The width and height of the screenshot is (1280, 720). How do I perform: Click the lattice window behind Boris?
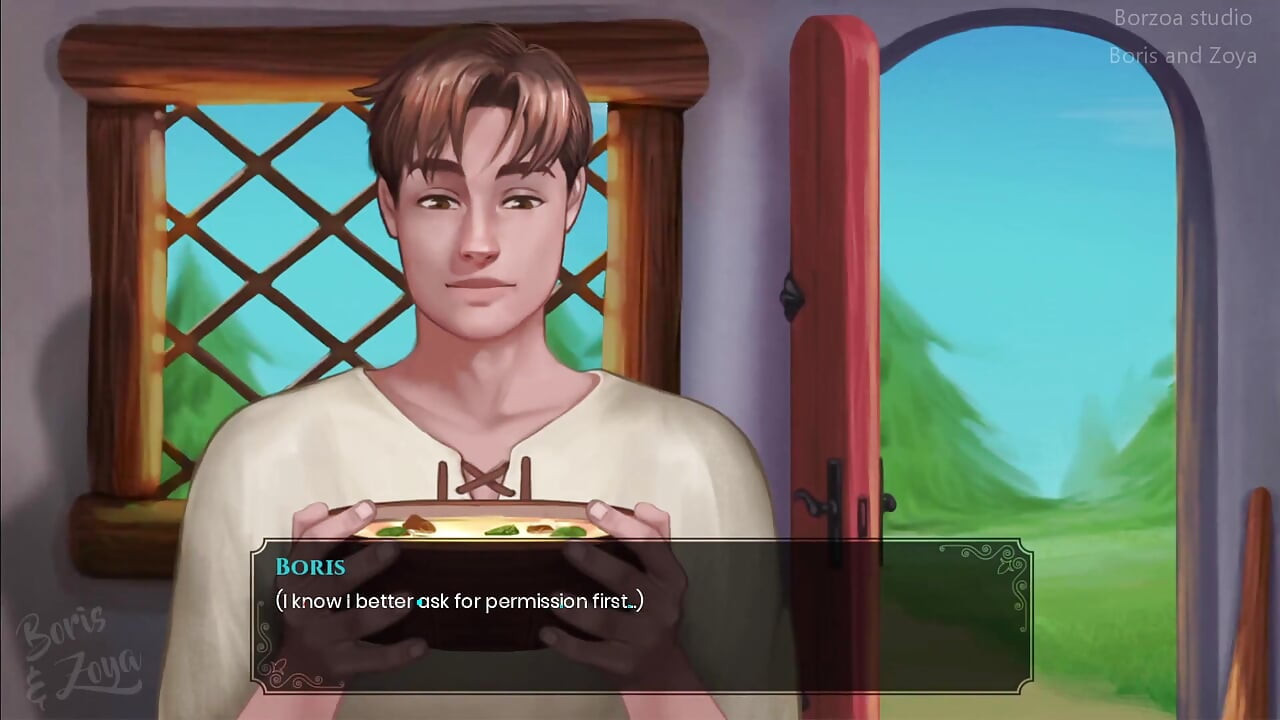250,250
